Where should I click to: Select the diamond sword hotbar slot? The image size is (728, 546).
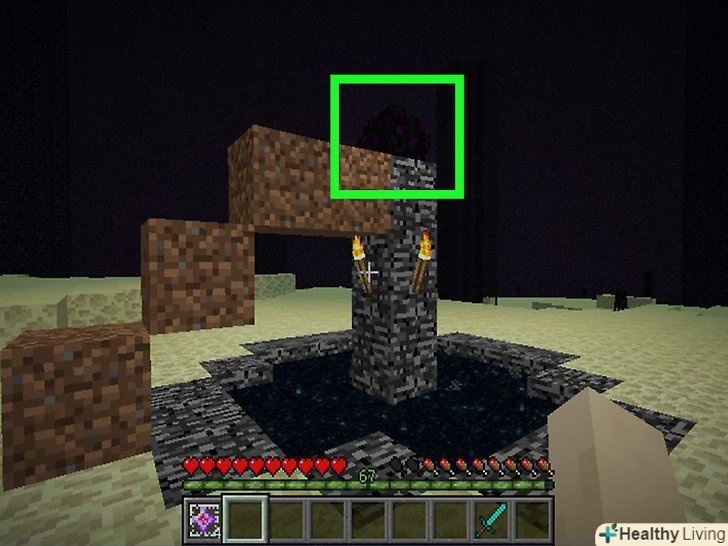click(x=491, y=520)
